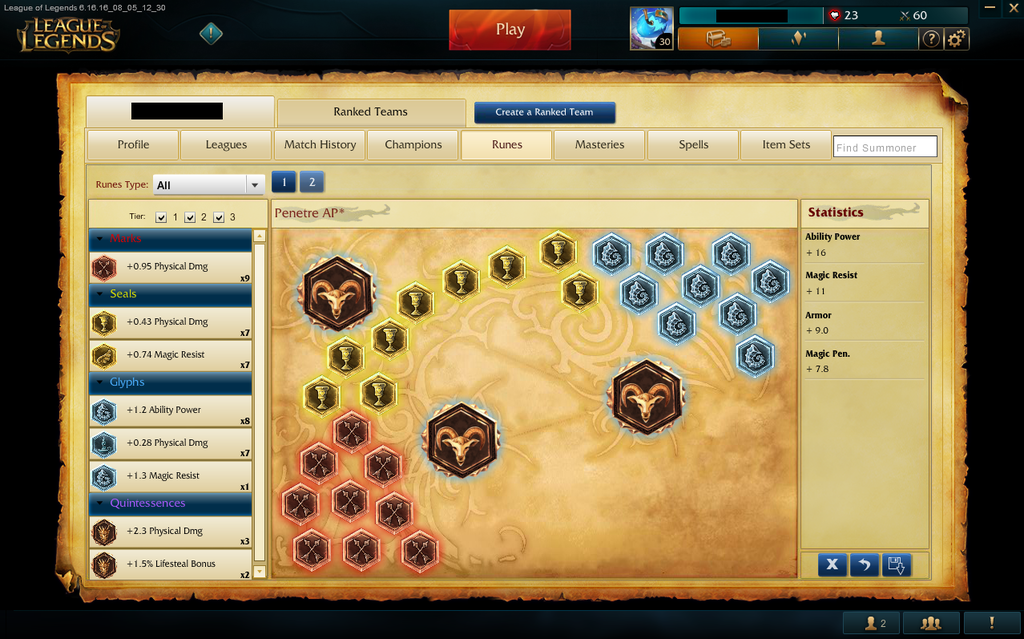The image size is (1024, 639).
Task: Open the Ranked Teams tab
Action: [x=371, y=112]
